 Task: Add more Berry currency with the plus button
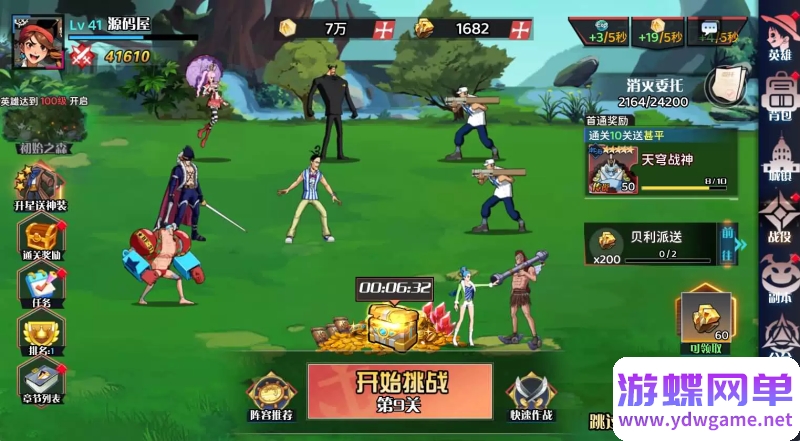(x=521, y=29)
